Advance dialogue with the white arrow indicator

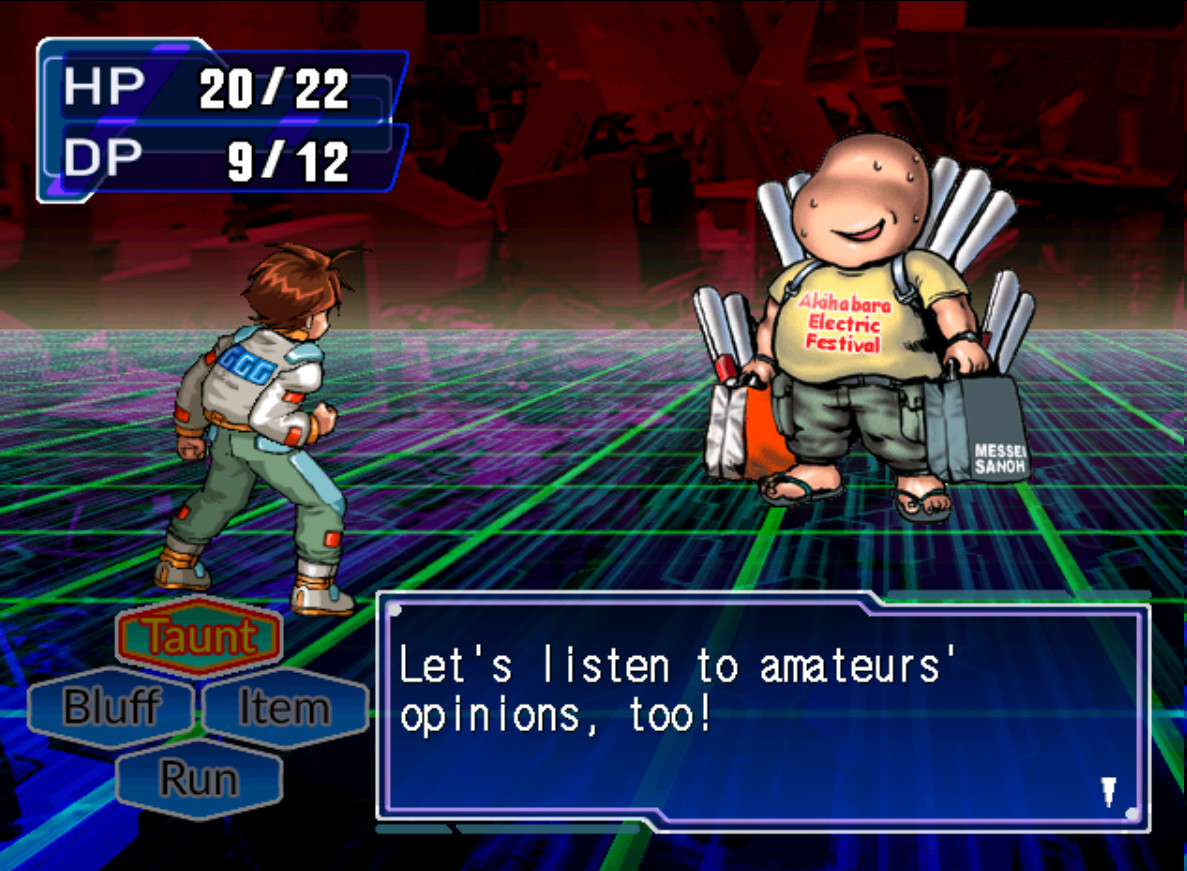pos(1108,792)
